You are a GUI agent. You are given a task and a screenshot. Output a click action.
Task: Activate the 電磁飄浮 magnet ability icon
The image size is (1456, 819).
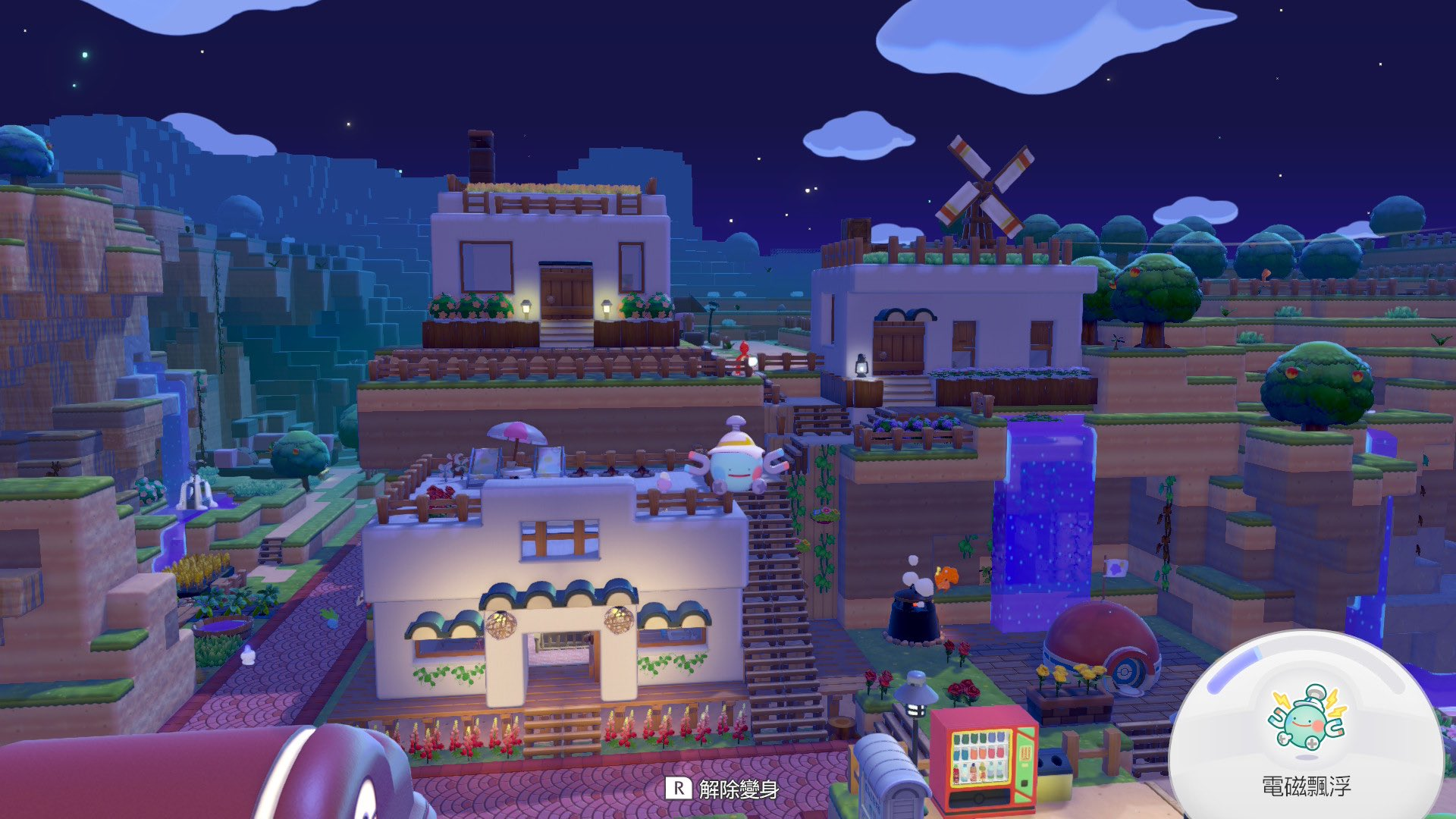tap(1306, 719)
